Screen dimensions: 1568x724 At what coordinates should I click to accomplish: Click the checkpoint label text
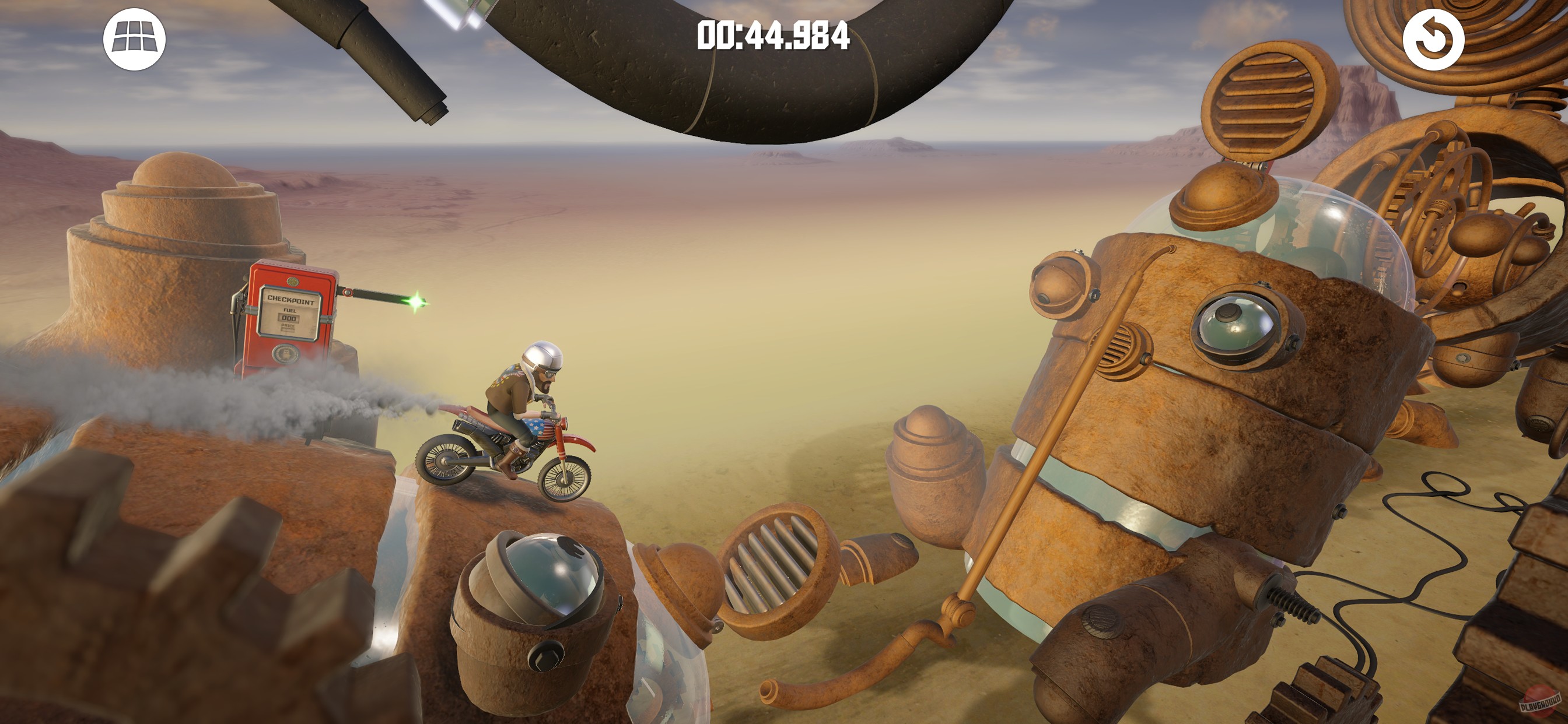[x=291, y=300]
